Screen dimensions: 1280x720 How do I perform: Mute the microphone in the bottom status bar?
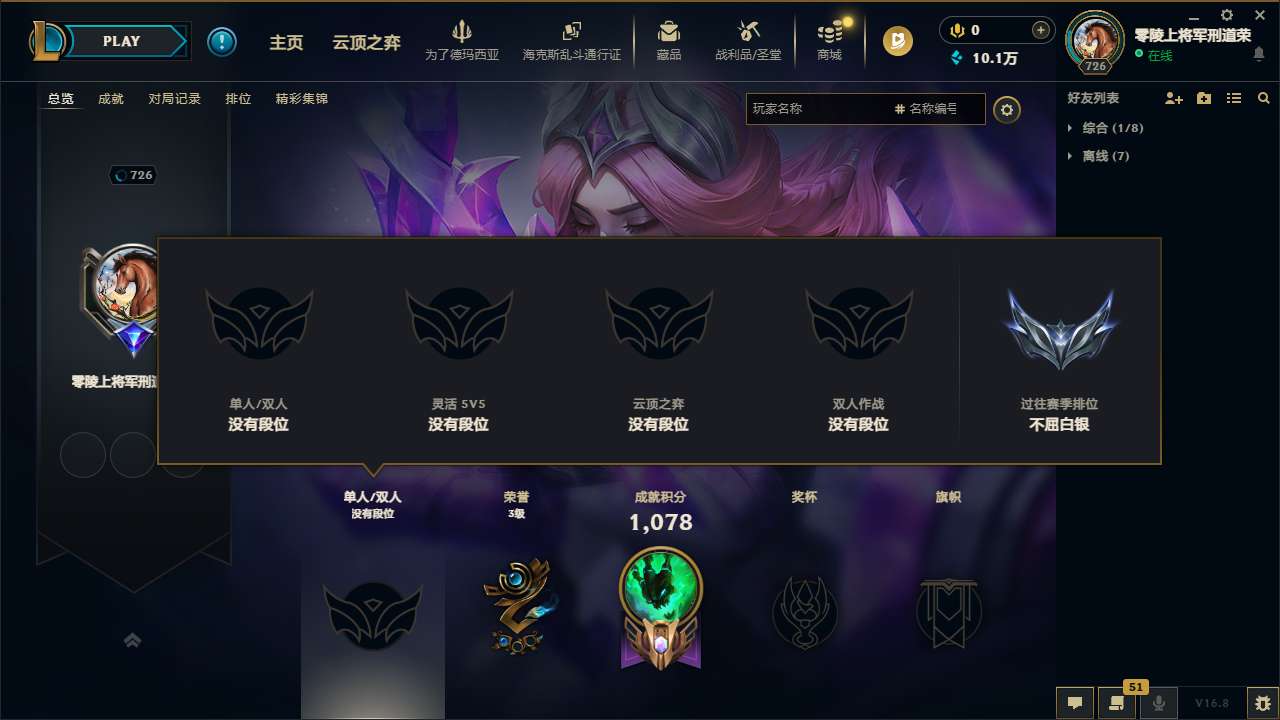click(1158, 702)
